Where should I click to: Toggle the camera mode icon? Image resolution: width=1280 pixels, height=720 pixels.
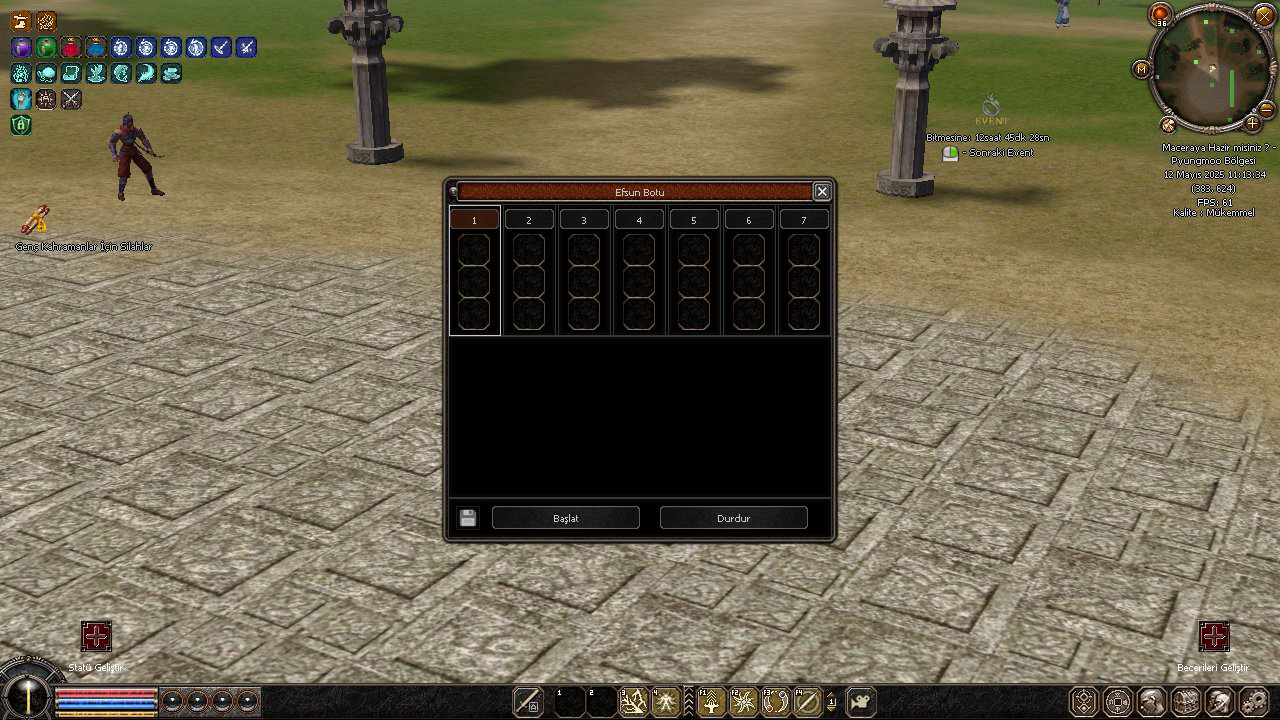[x=860, y=702]
